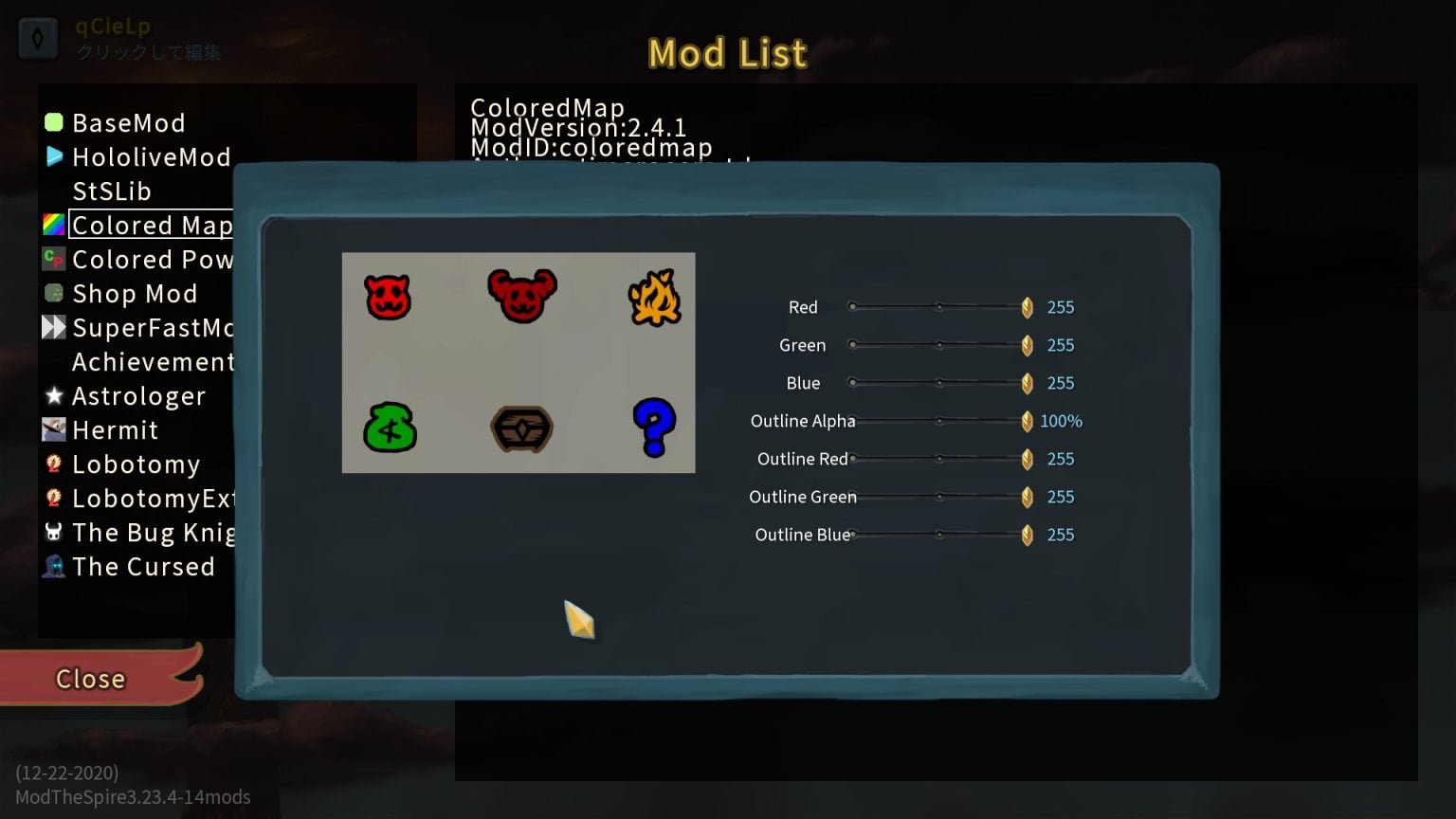Select the treasure chest node icon
The image size is (1456, 819).
[519, 428]
